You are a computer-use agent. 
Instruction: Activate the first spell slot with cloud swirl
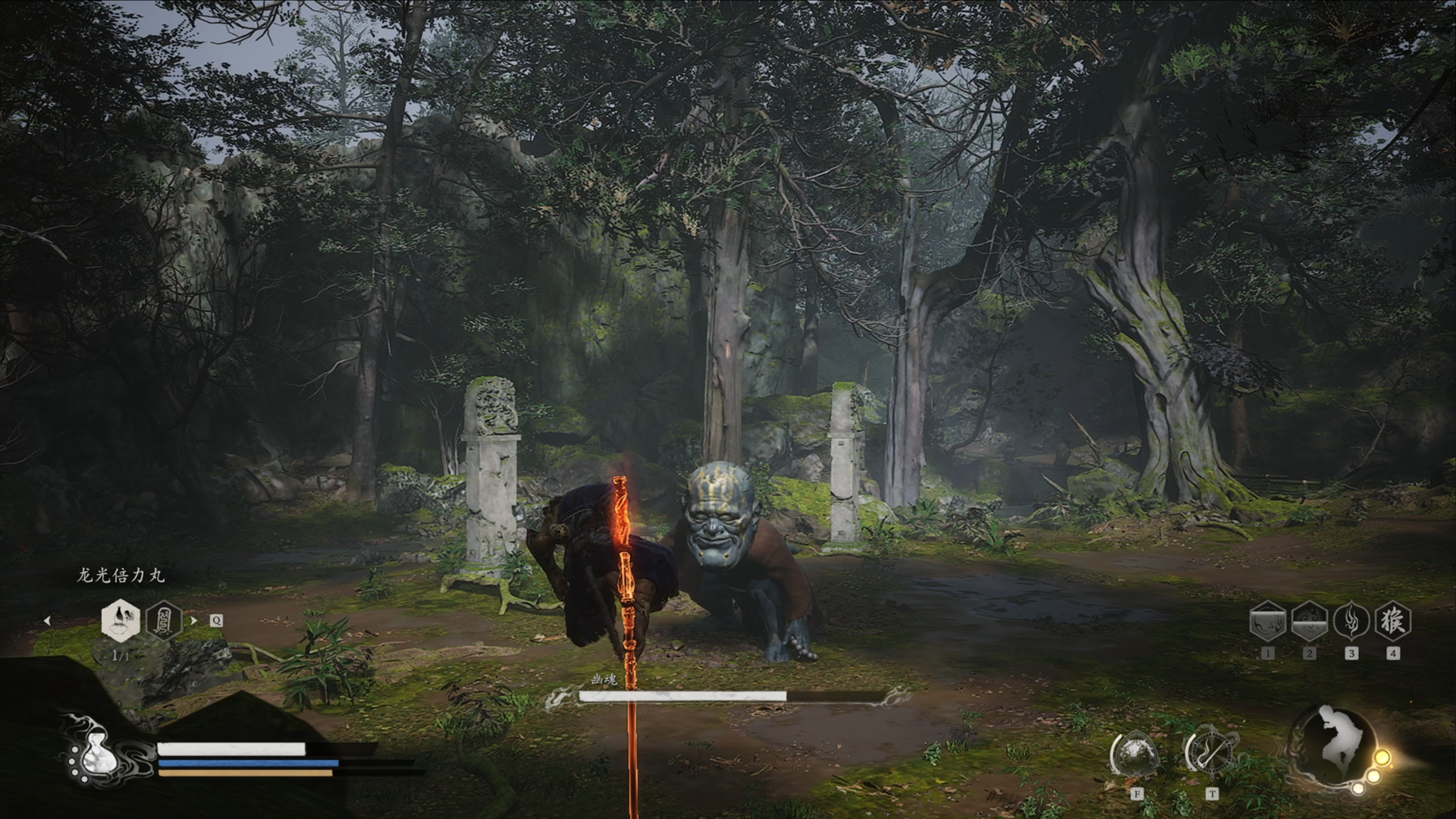pos(1267,621)
